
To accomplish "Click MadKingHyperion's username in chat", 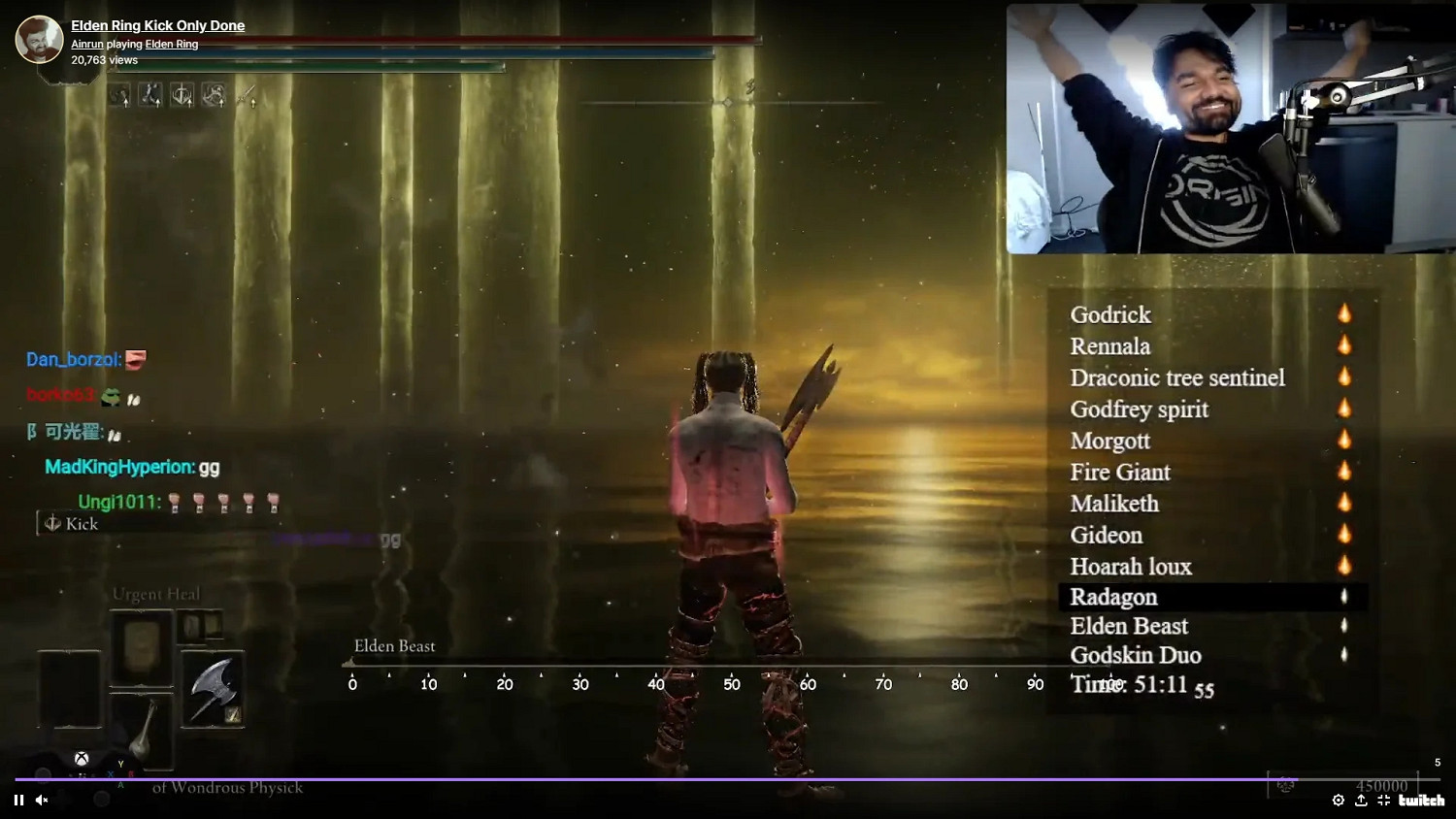I will 117,467.
